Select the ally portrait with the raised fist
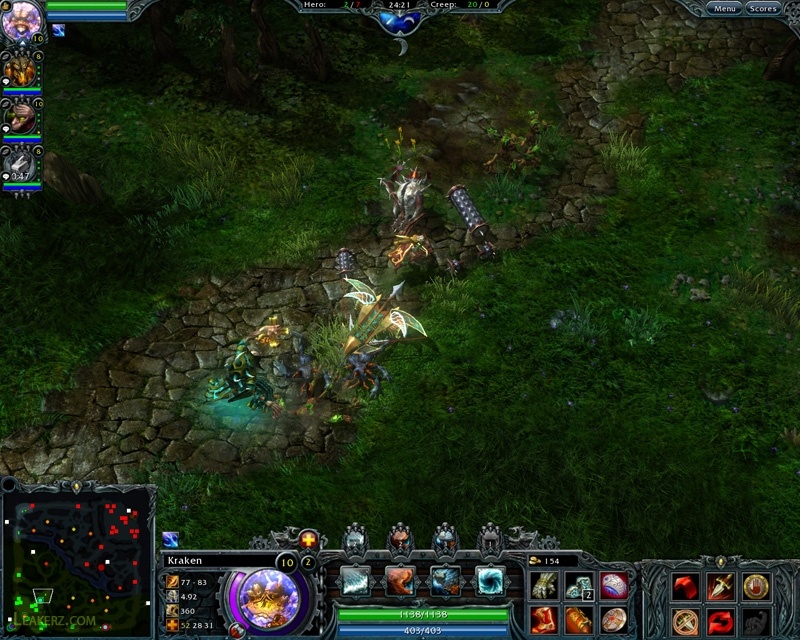The height and width of the screenshot is (640, 800). point(20,117)
